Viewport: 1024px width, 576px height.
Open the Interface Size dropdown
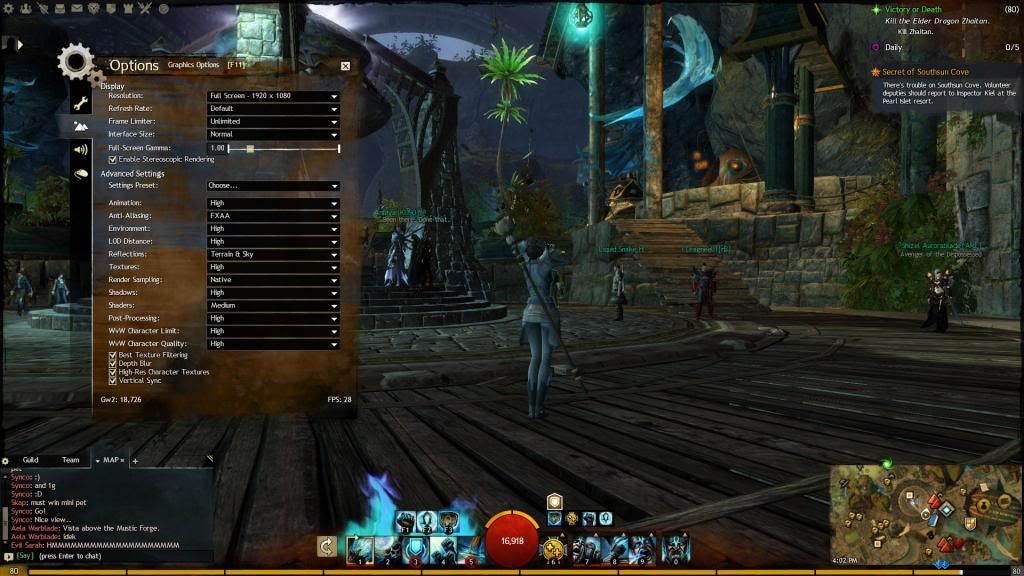(x=272, y=134)
